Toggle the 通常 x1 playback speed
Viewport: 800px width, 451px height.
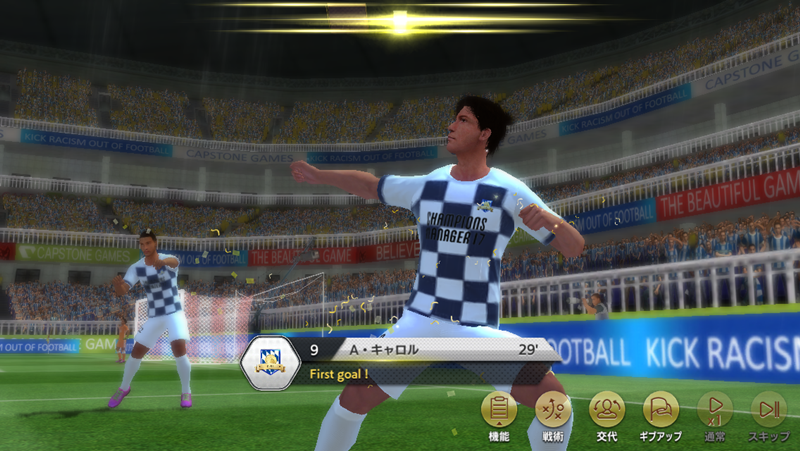tap(714, 410)
